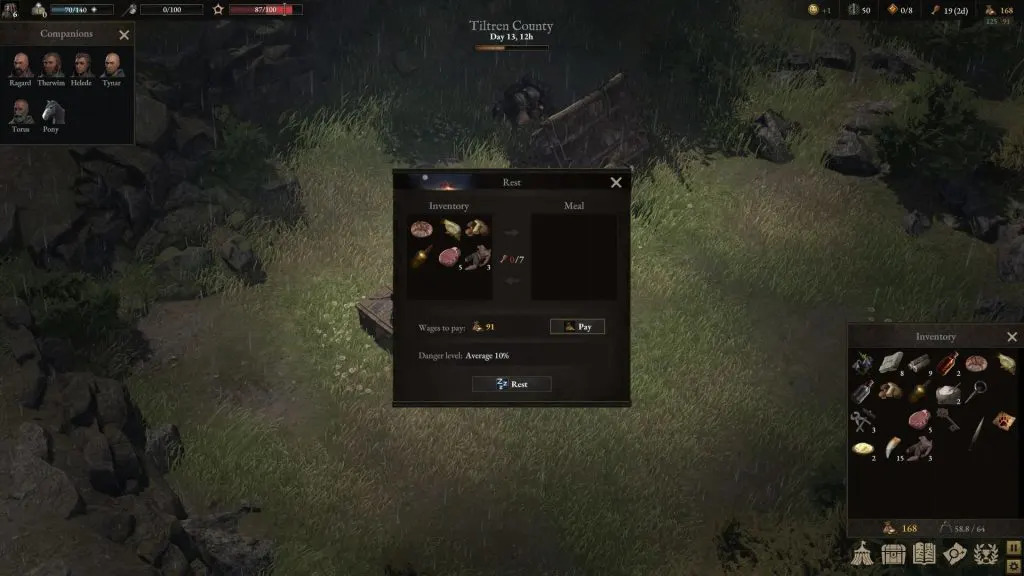Select the Pony in the companions panel
1024x576 pixels.
click(51, 112)
